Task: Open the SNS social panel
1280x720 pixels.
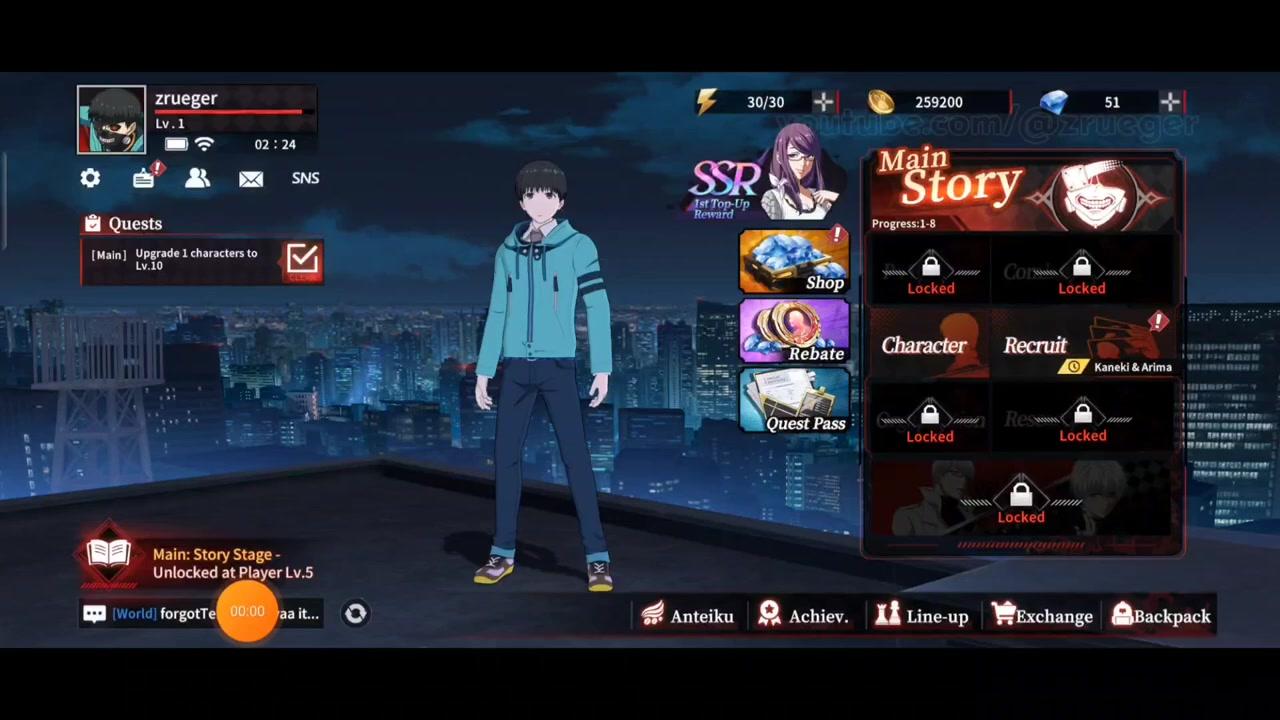Action: (305, 178)
